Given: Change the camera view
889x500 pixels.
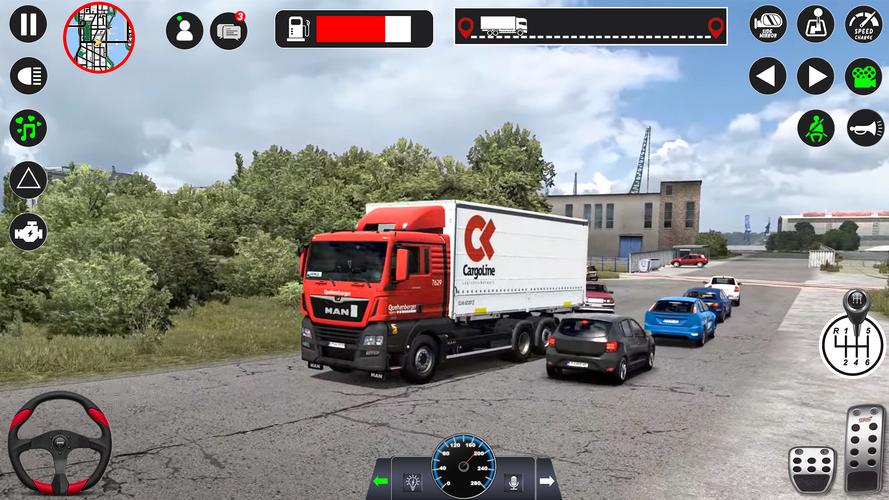Looking at the screenshot, I should pyautogui.click(x=864, y=76).
